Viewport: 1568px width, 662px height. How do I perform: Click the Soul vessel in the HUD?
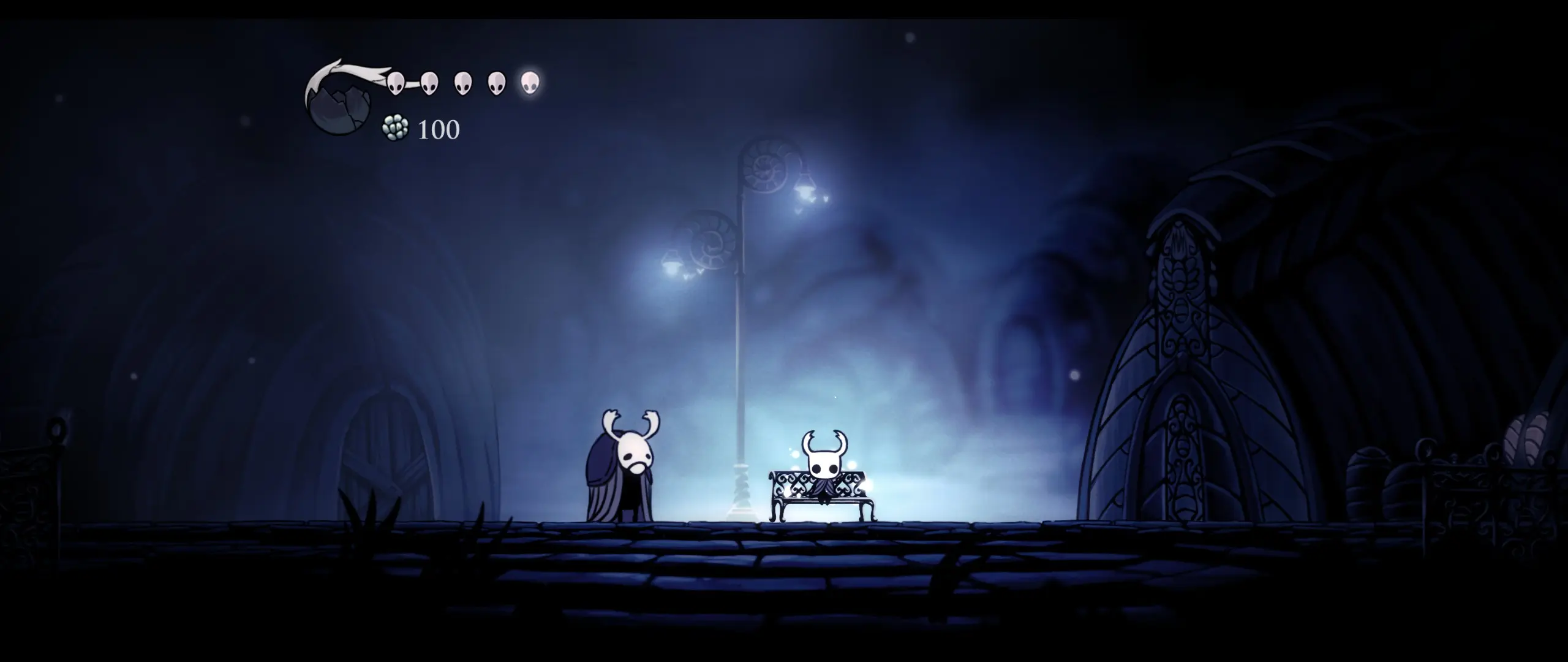(340, 104)
